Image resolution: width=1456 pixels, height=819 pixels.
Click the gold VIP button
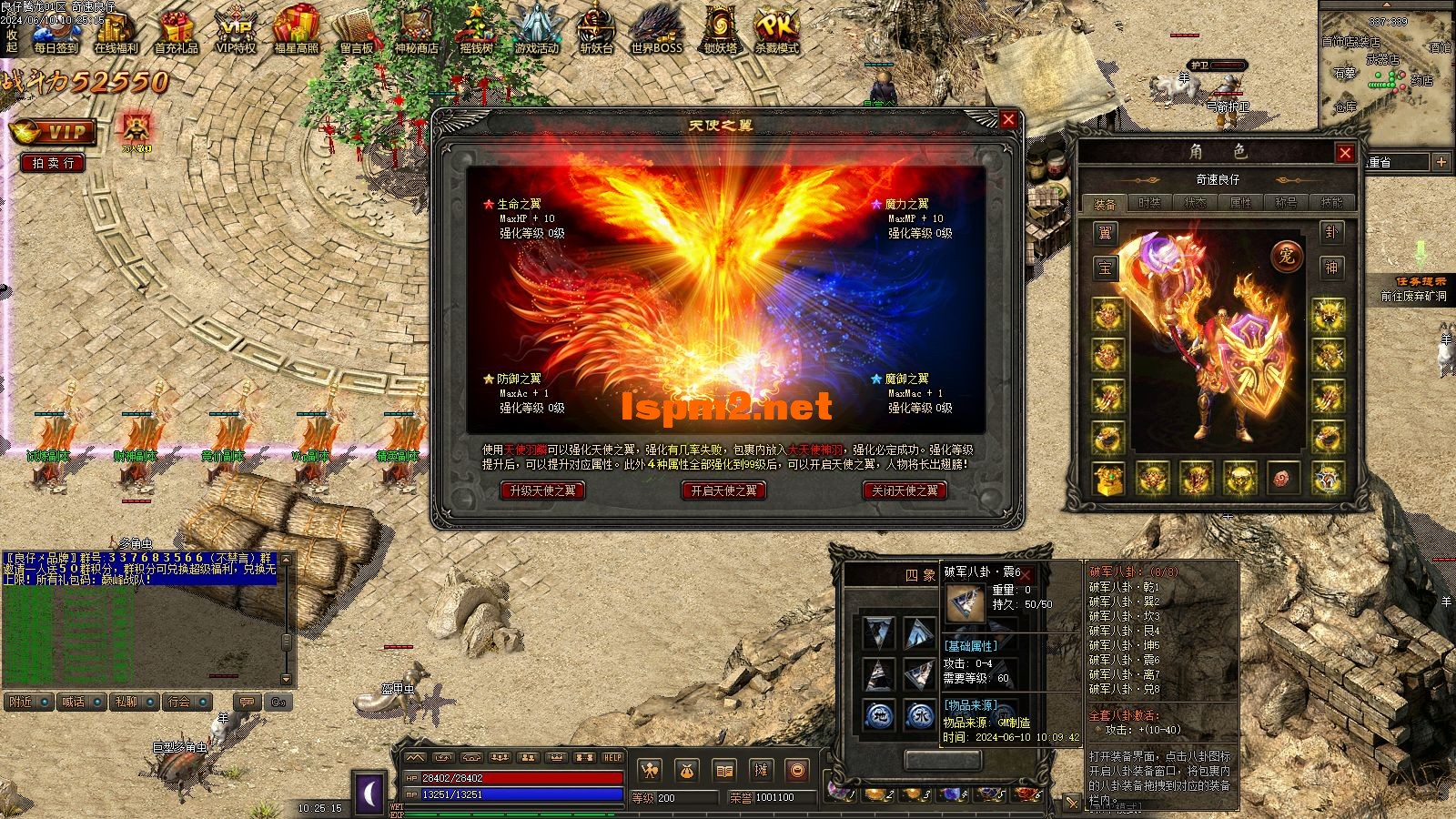click(53, 133)
